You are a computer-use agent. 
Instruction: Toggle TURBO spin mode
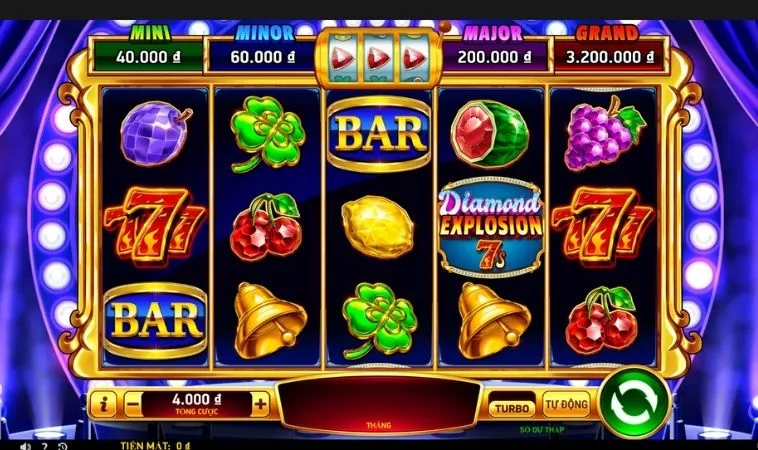click(x=511, y=407)
